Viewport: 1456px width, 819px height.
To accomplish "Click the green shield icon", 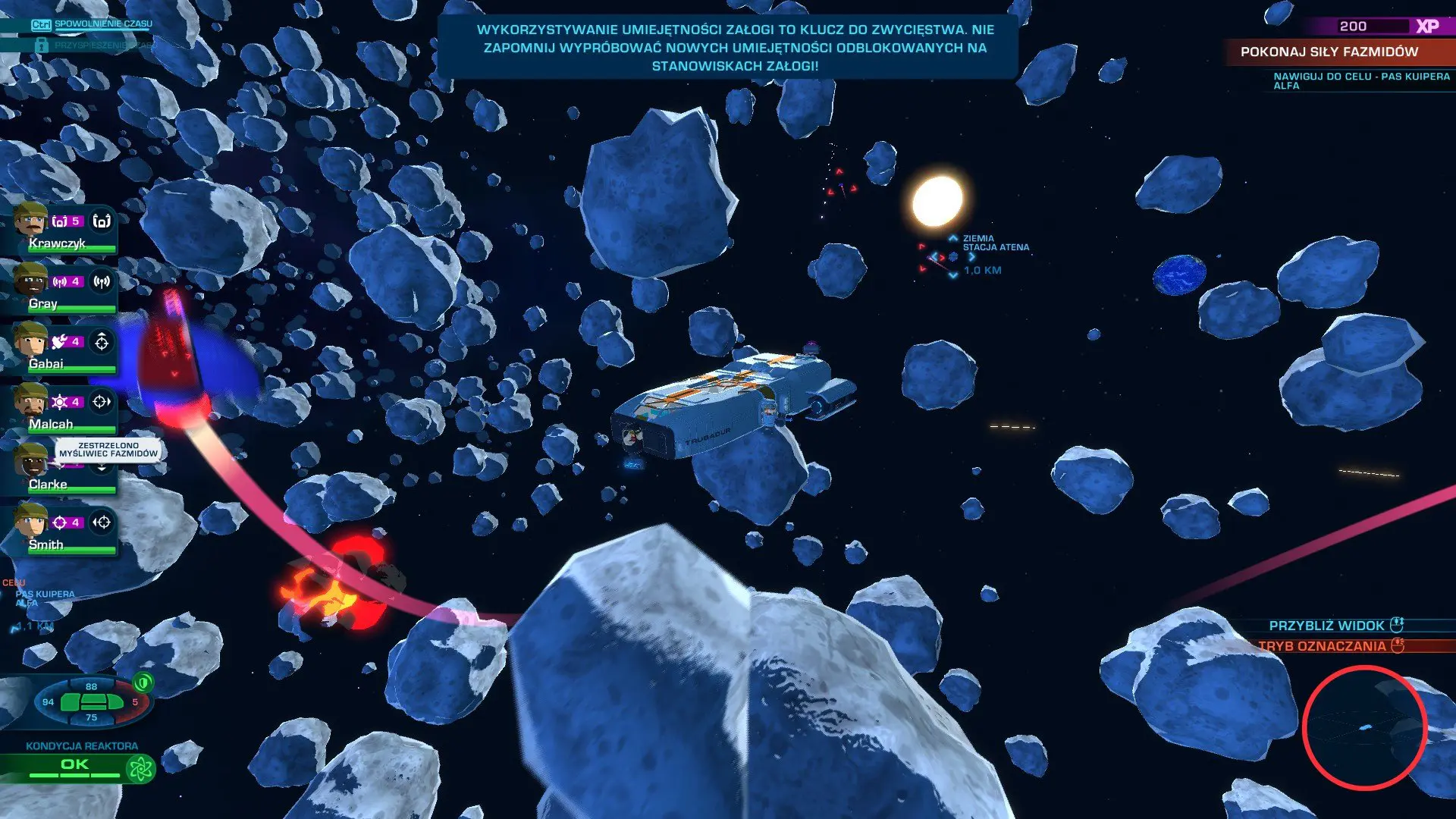I will [143, 682].
